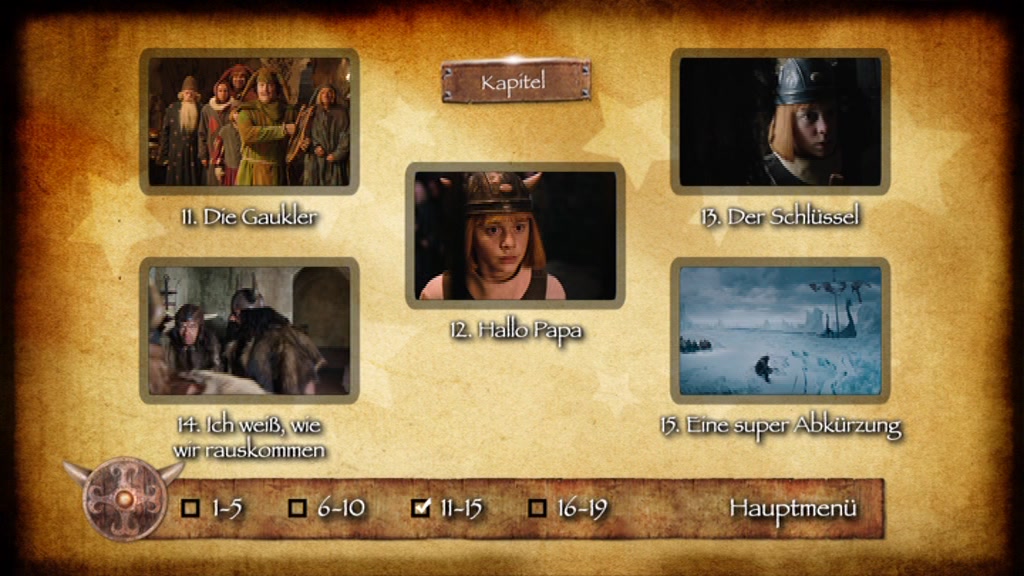Click the Eine super Abkürzung chapter title
Screen dimensions: 1024x576
[781, 425]
